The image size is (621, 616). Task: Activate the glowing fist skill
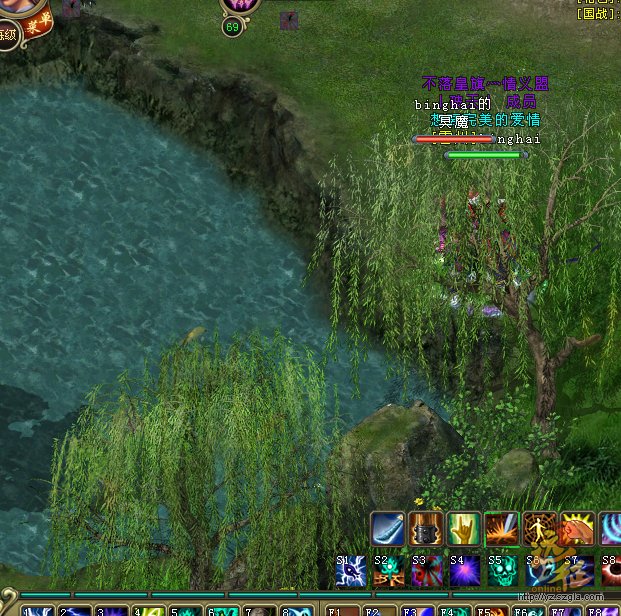(577, 529)
